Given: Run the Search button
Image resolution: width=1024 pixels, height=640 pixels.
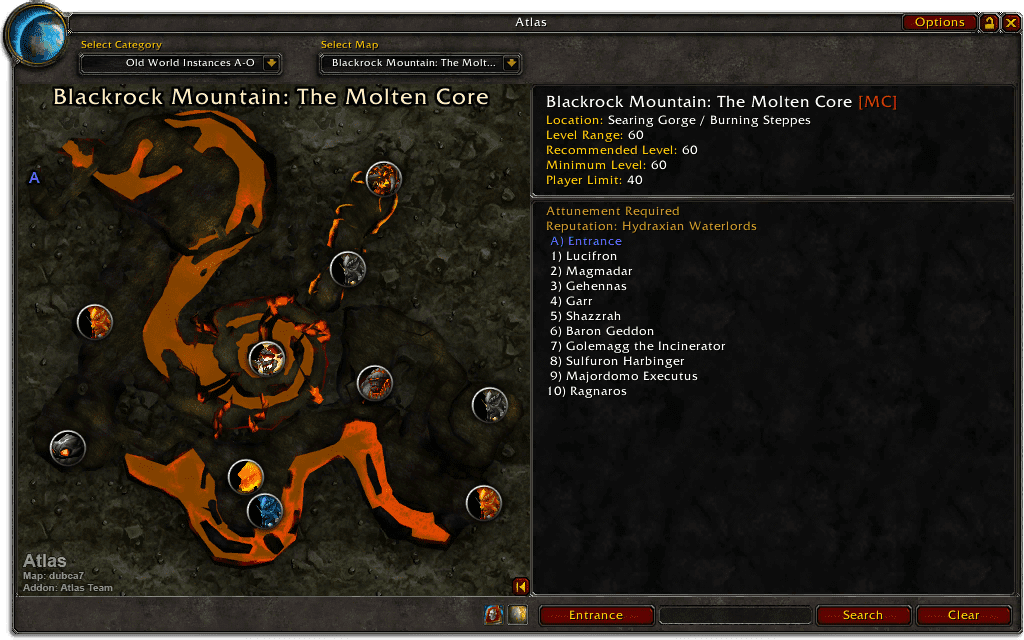Looking at the screenshot, I should 863,615.
